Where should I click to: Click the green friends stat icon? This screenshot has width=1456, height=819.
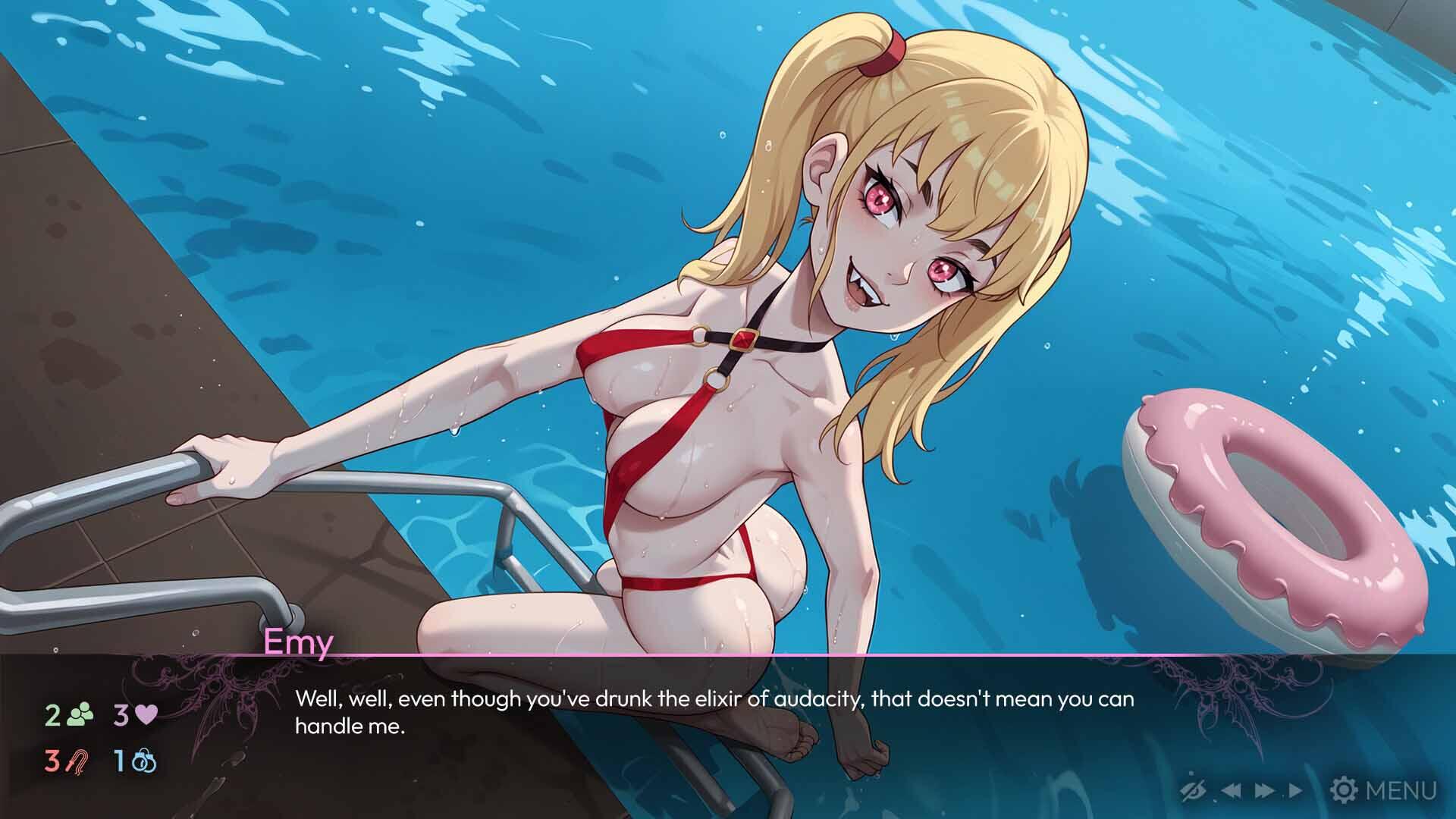coord(80,714)
